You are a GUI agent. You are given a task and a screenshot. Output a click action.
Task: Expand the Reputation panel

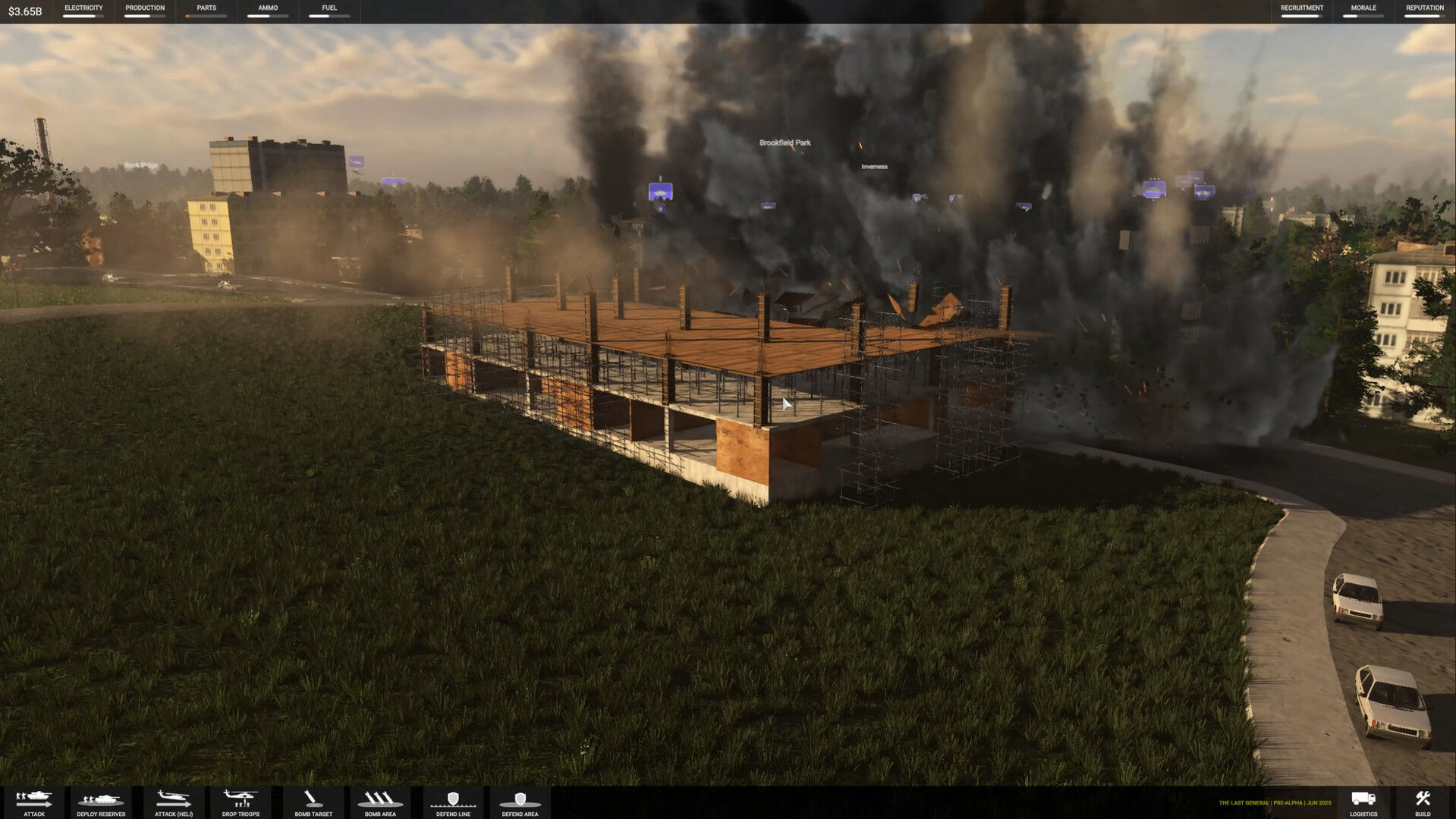(1425, 11)
